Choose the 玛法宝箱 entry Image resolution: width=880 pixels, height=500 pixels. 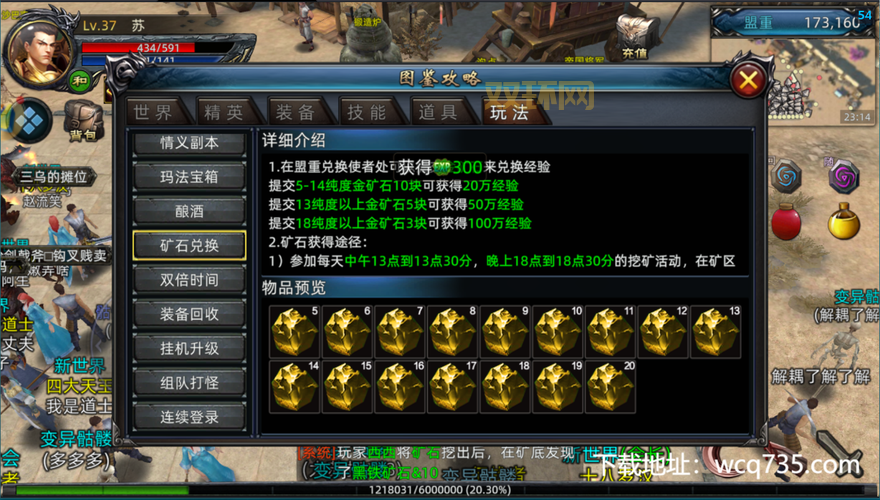pos(189,177)
